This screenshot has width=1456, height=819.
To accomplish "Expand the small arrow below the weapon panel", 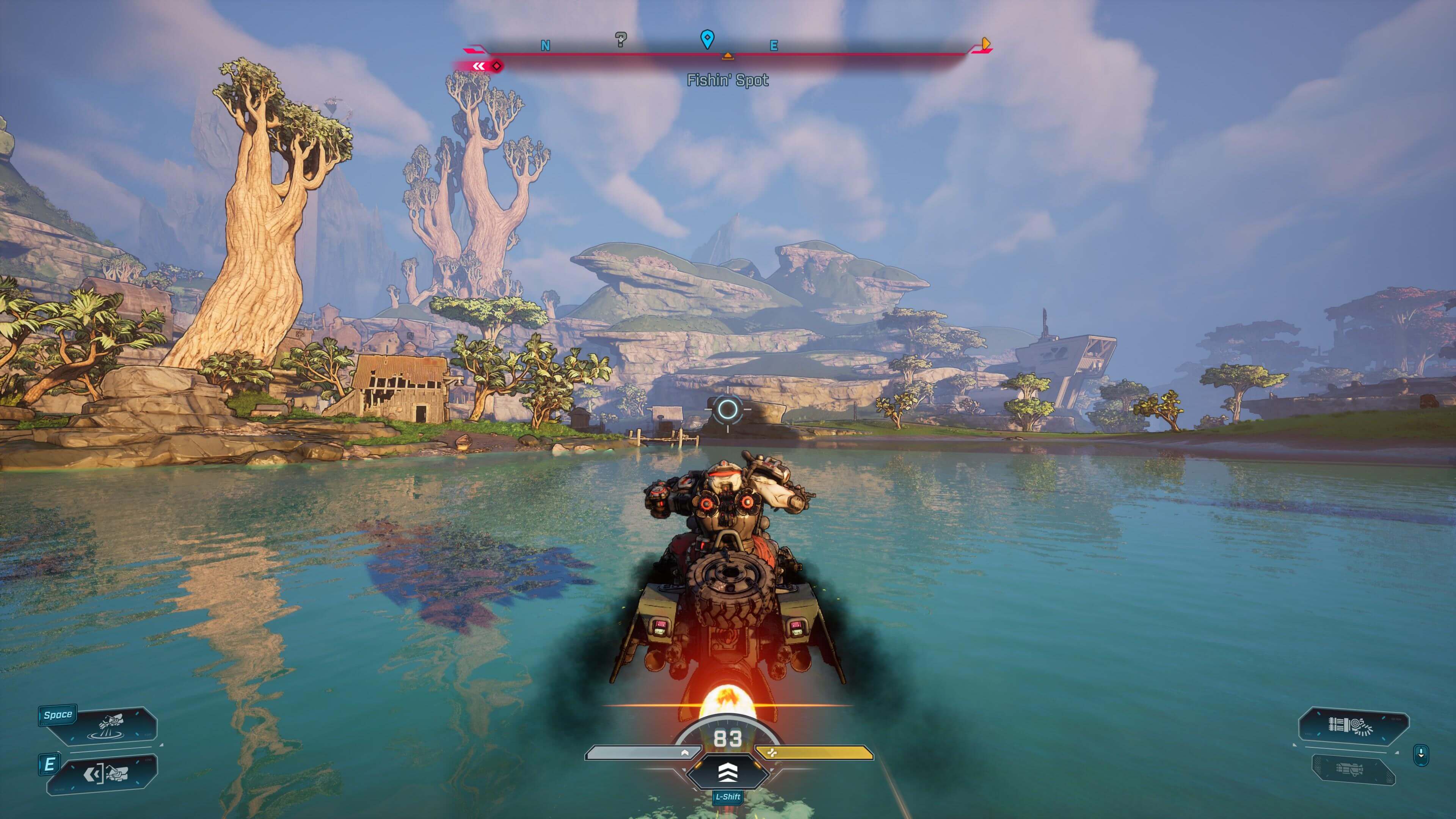I will 1396,753.
